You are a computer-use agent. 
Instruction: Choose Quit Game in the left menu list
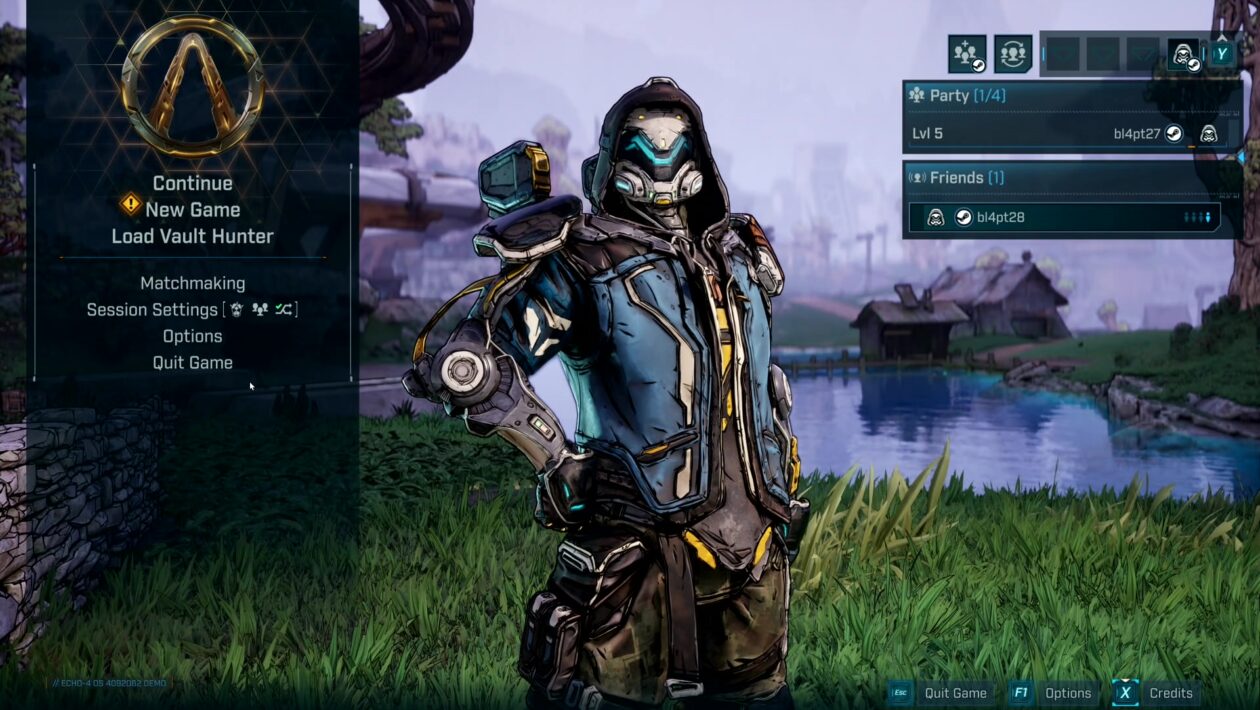click(192, 362)
